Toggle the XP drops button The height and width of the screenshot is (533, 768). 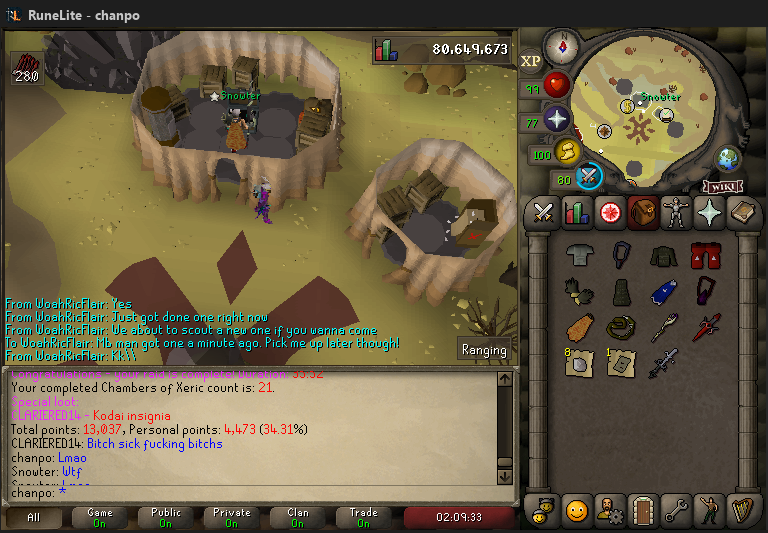(x=531, y=61)
